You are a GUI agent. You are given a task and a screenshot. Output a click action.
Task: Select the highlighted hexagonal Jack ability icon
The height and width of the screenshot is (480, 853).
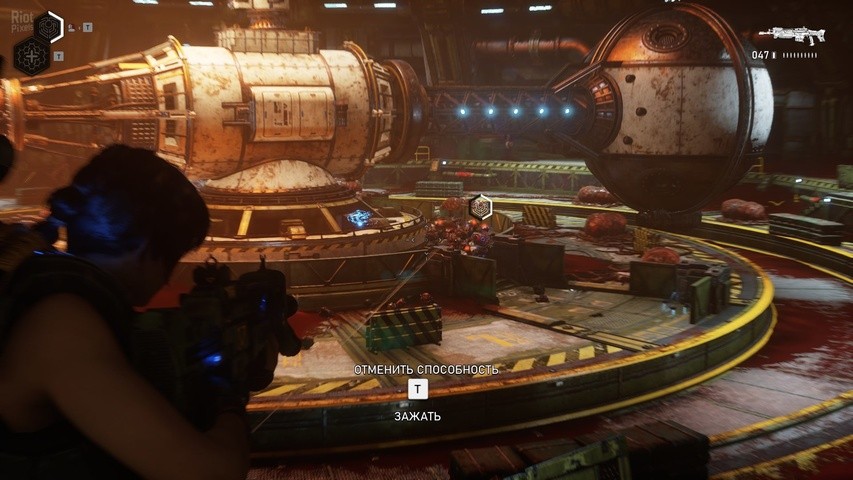[48, 26]
